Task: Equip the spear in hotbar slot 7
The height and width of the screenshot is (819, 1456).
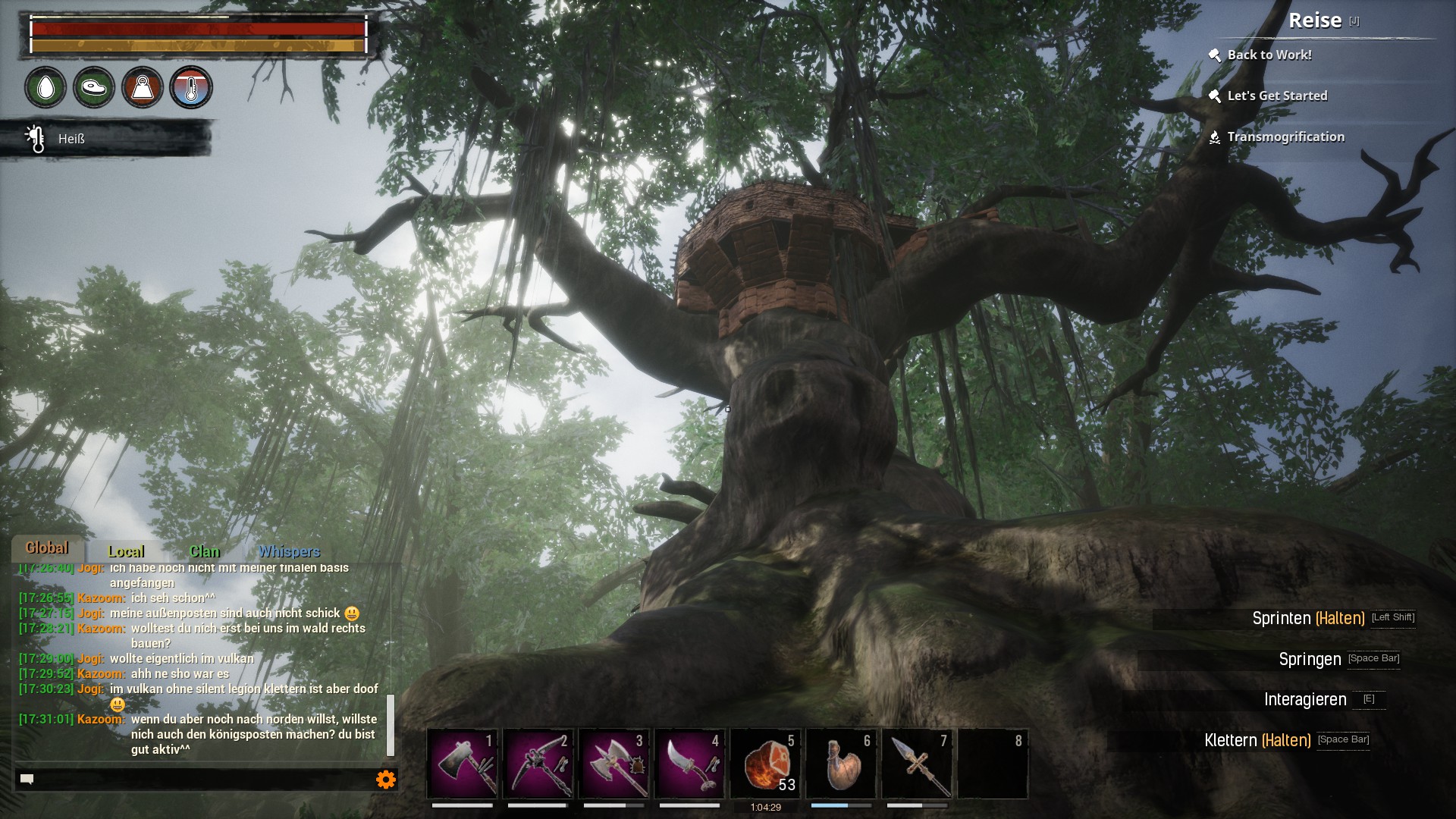Action: (918, 763)
